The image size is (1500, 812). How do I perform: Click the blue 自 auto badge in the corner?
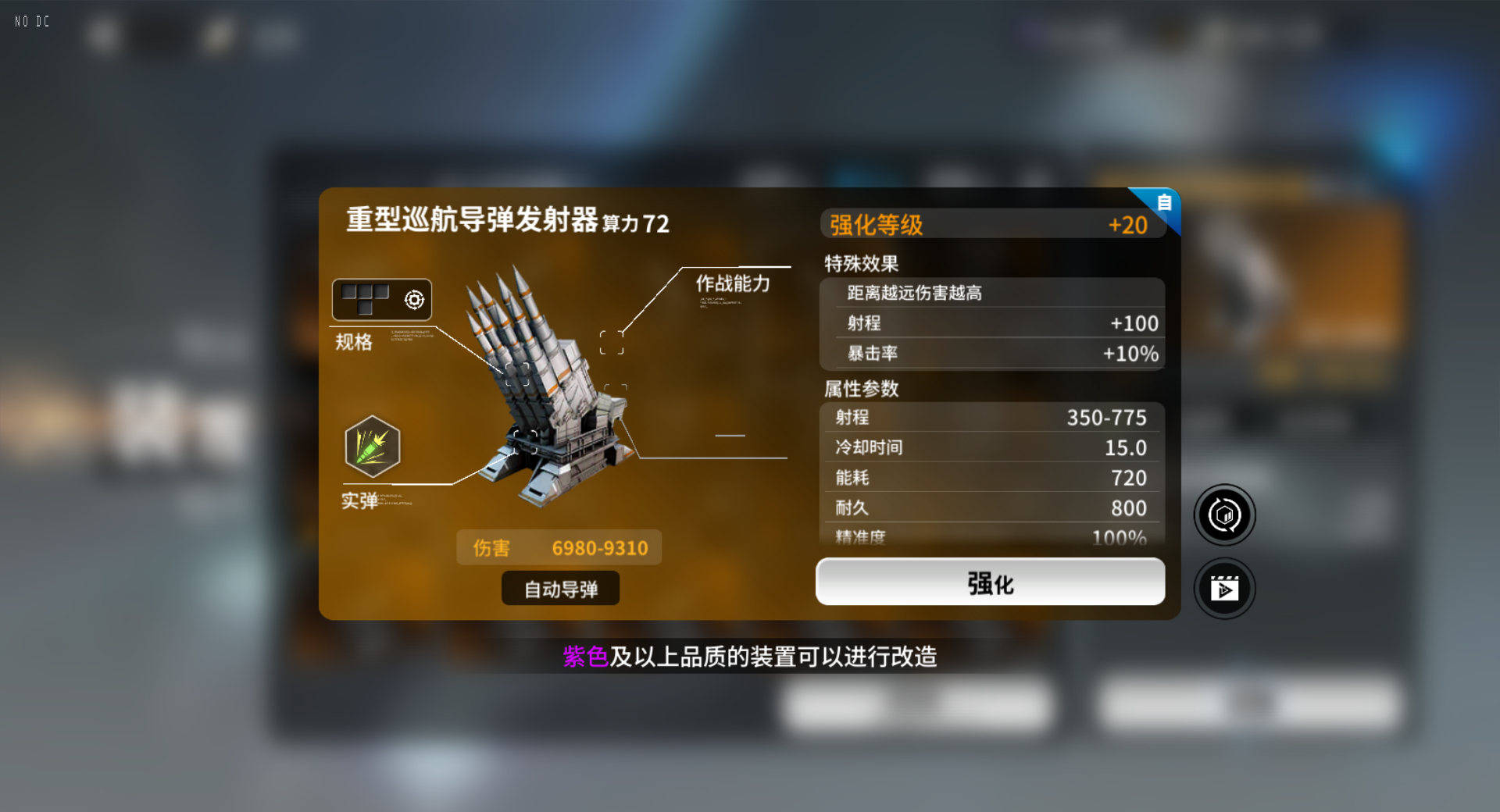(1163, 202)
